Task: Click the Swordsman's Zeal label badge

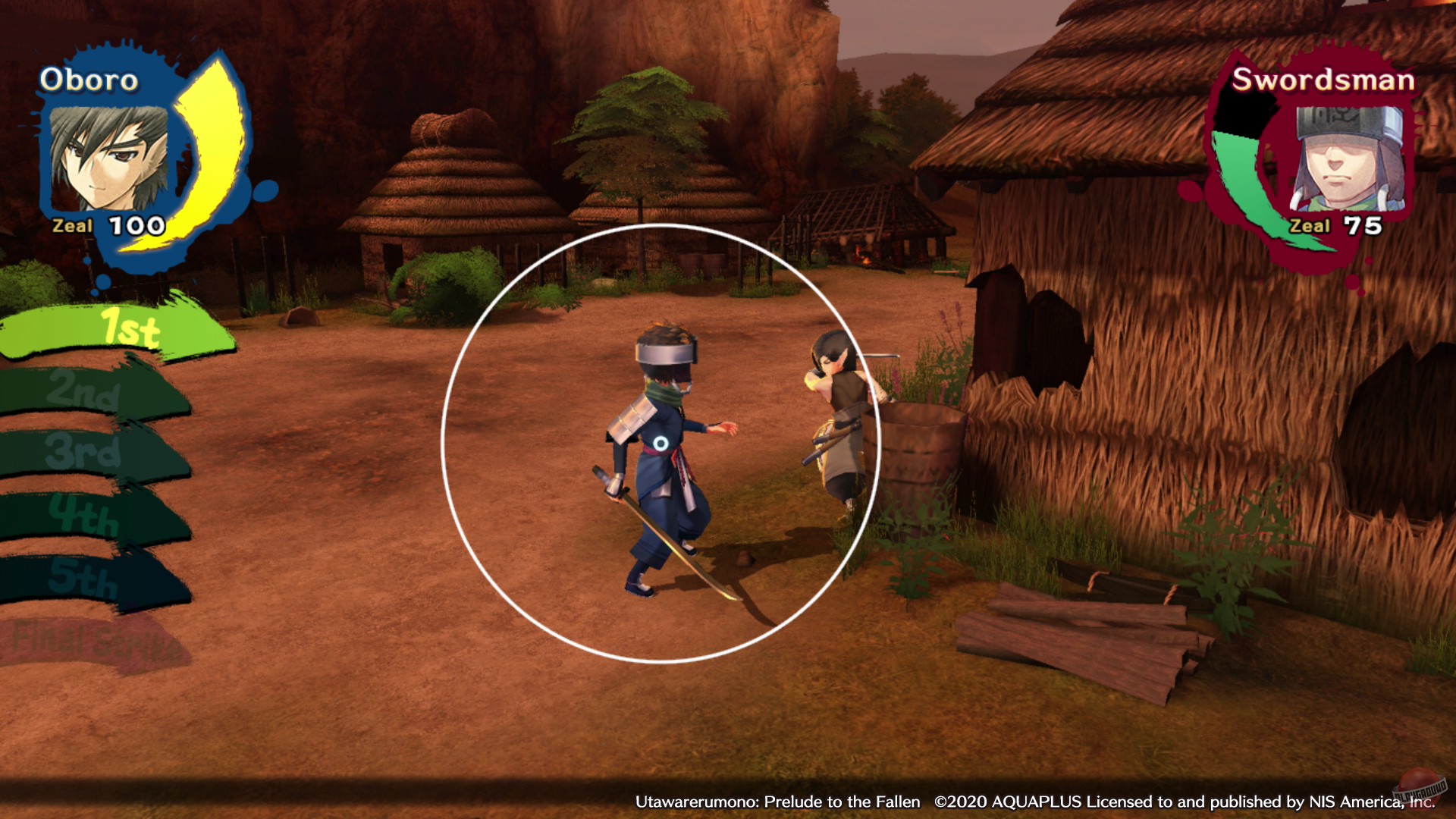Action: 1310,225
